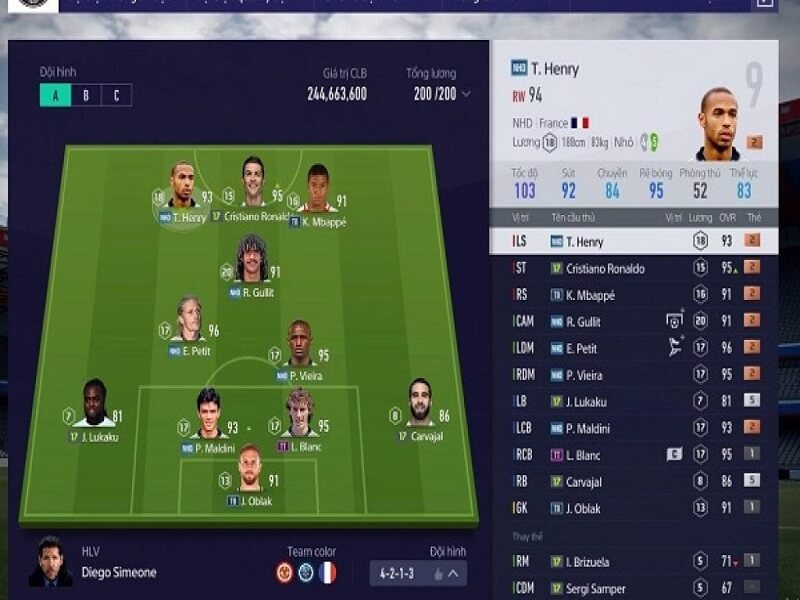Switch to squad tab A
The image size is (800, 600).
tap(55, 96)
